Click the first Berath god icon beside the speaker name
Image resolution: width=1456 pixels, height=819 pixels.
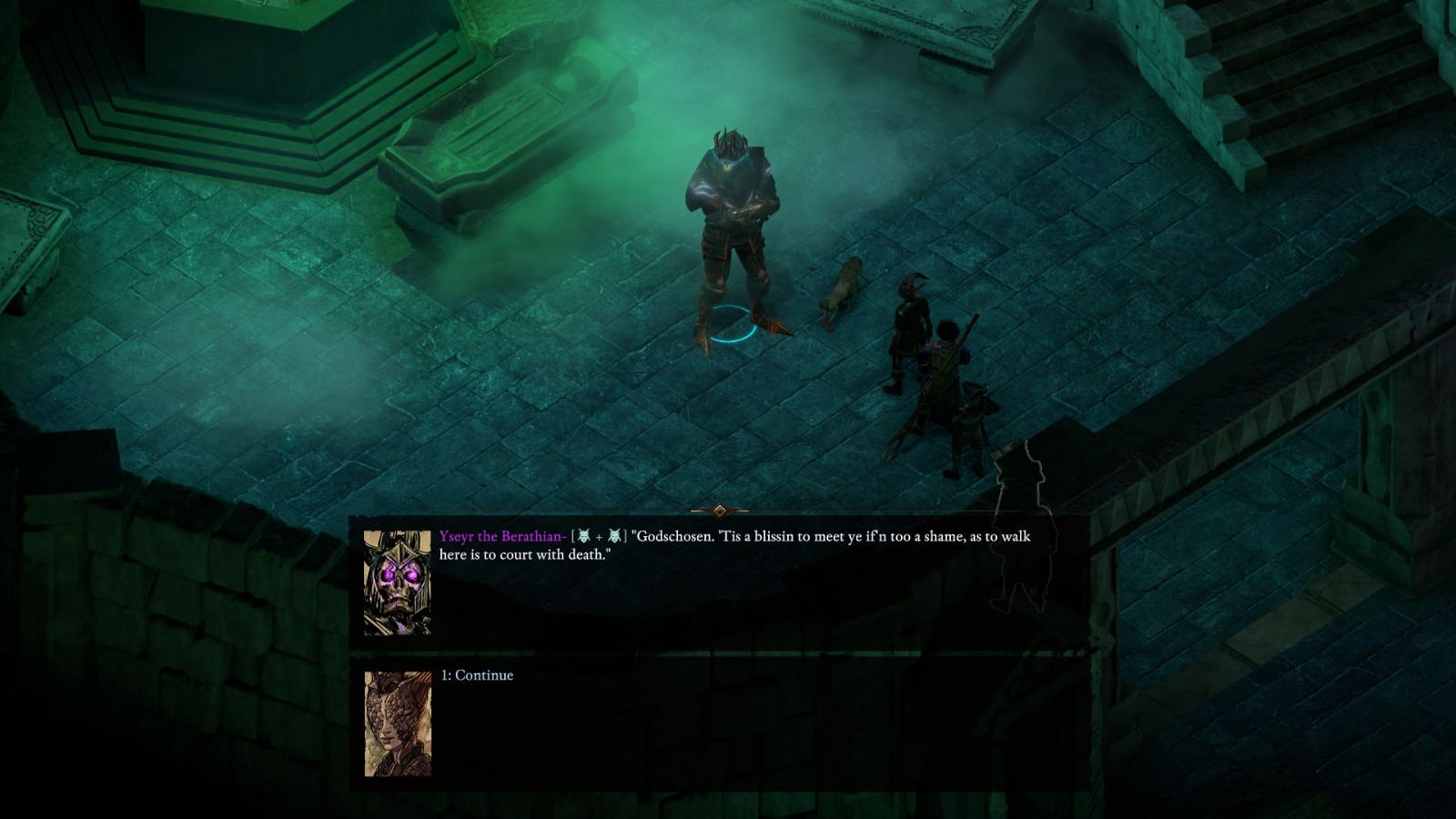(583, 538)
